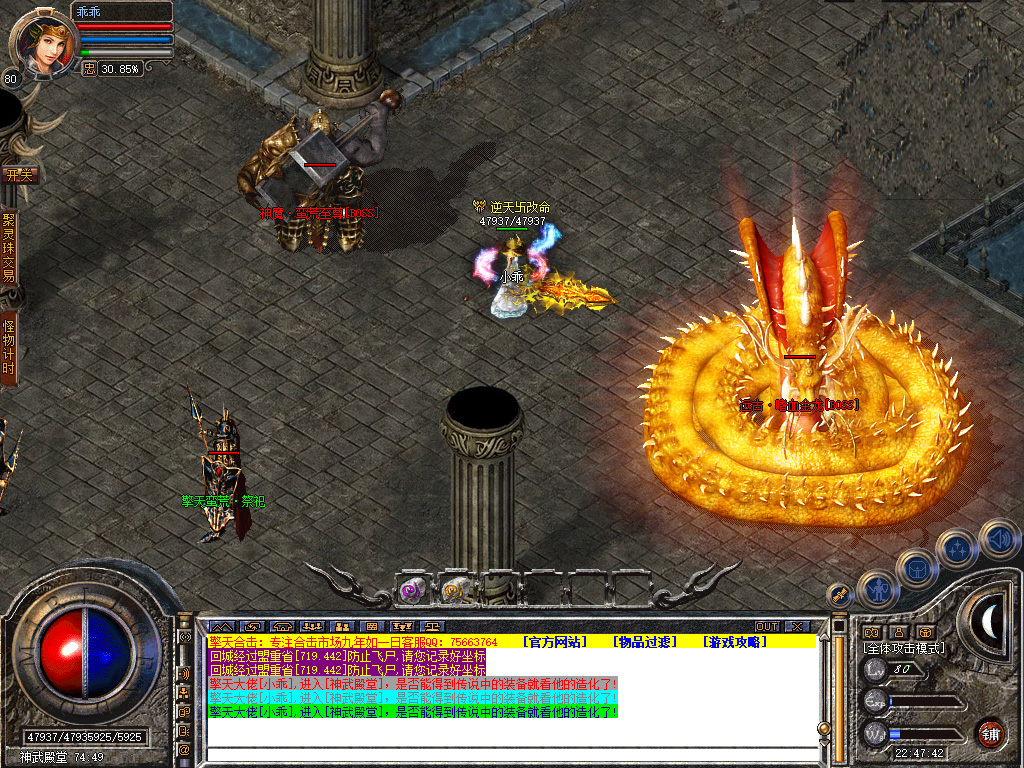Screen dimensions: 1024x768
Task: Open the bag inventory round button
Action: [x=917, y=568]
